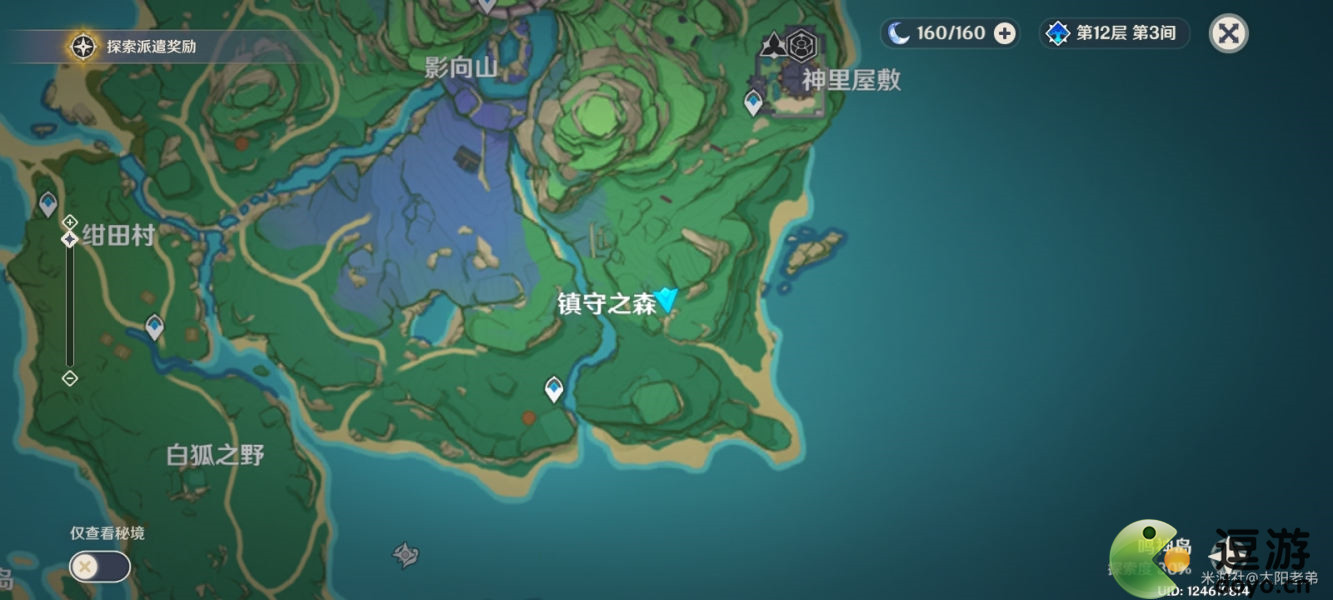The image size is (1333, 600).
Task: Add resin with the plus button
Action: (1004, 34)
